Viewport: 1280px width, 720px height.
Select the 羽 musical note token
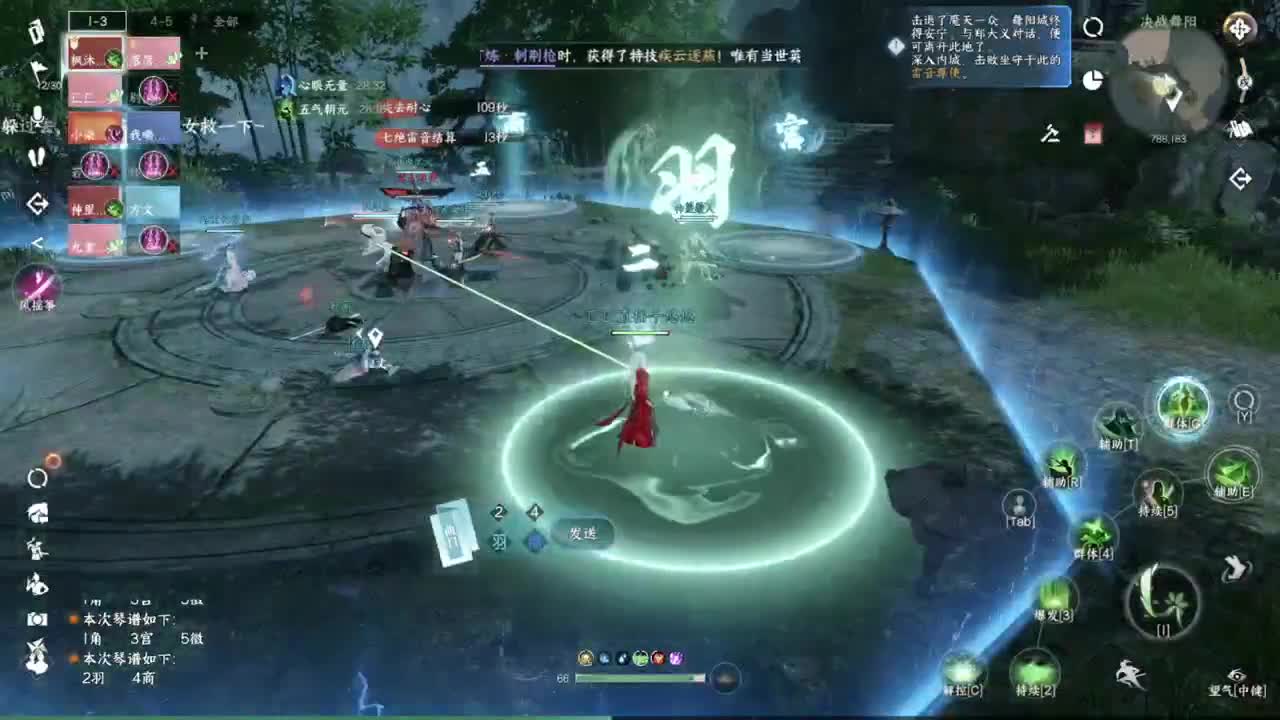click(499, 541)
